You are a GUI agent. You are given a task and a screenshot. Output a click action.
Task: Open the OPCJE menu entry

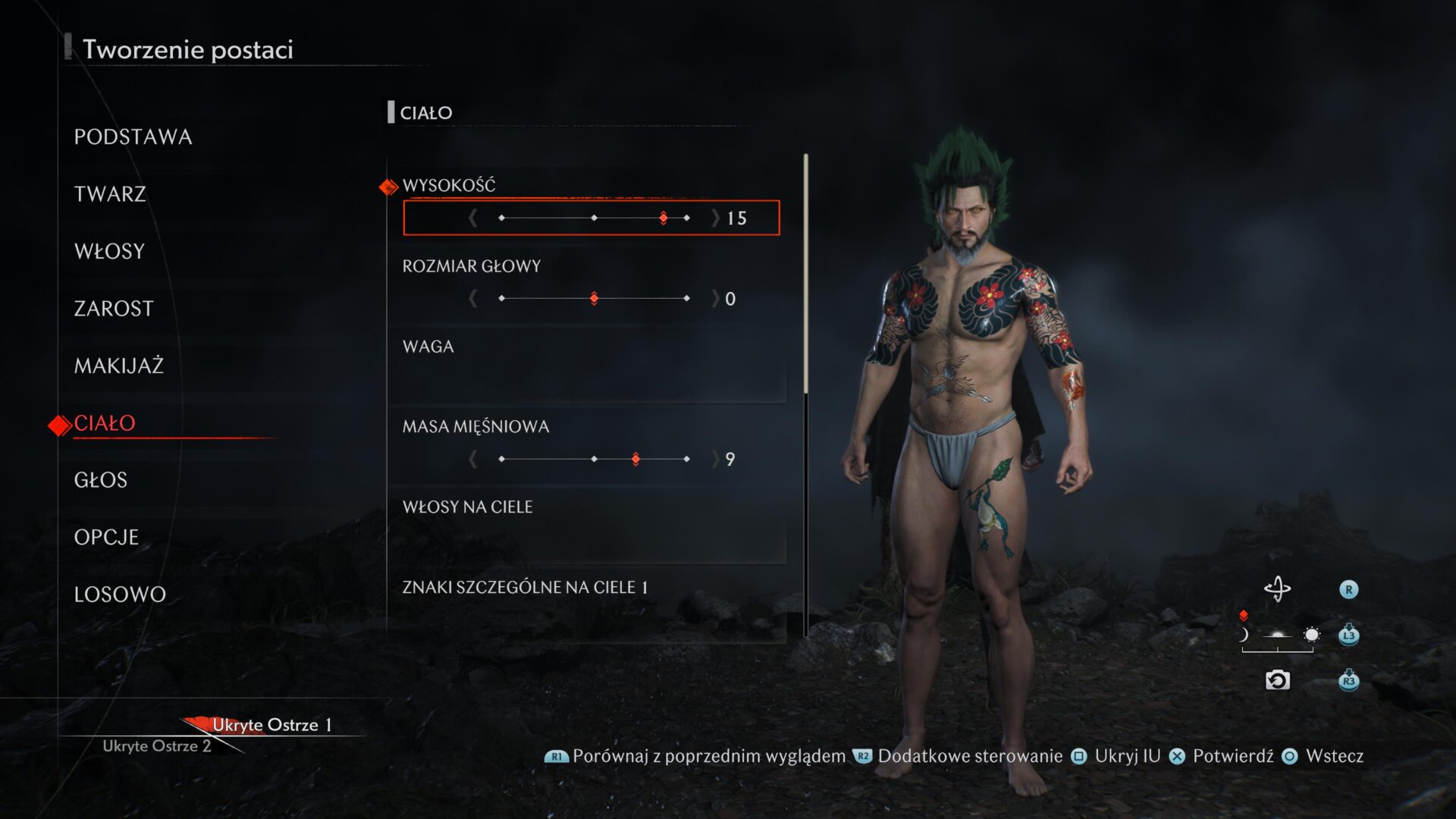click(x=106, y=538)
